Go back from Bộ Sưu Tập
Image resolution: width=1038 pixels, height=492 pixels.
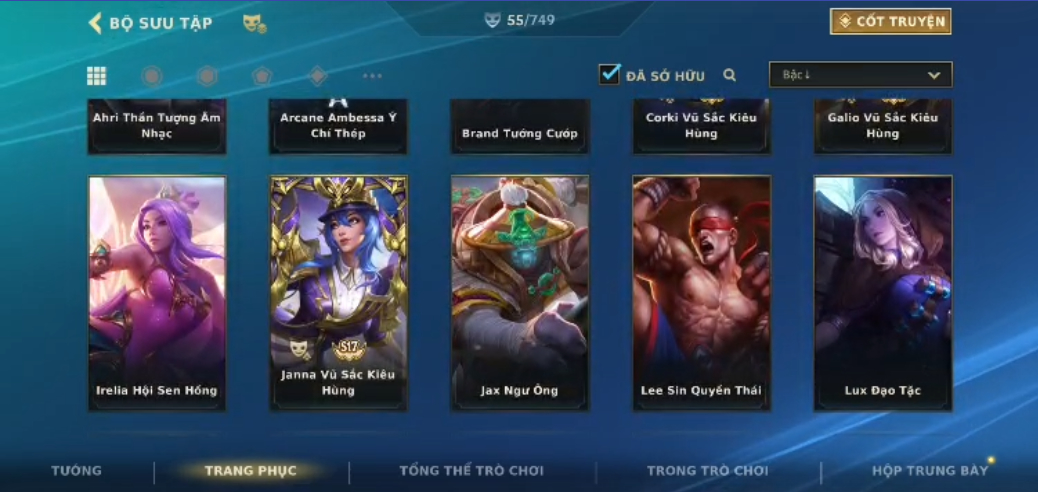[96, 23]
